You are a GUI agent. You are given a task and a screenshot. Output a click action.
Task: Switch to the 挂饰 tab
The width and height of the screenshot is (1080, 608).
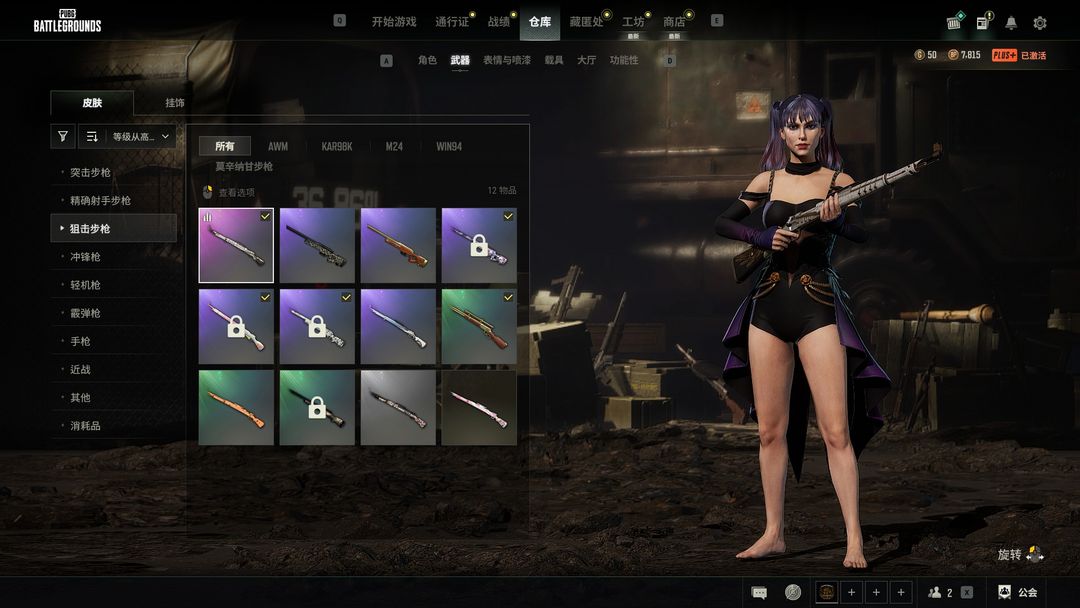pos(175,103)
